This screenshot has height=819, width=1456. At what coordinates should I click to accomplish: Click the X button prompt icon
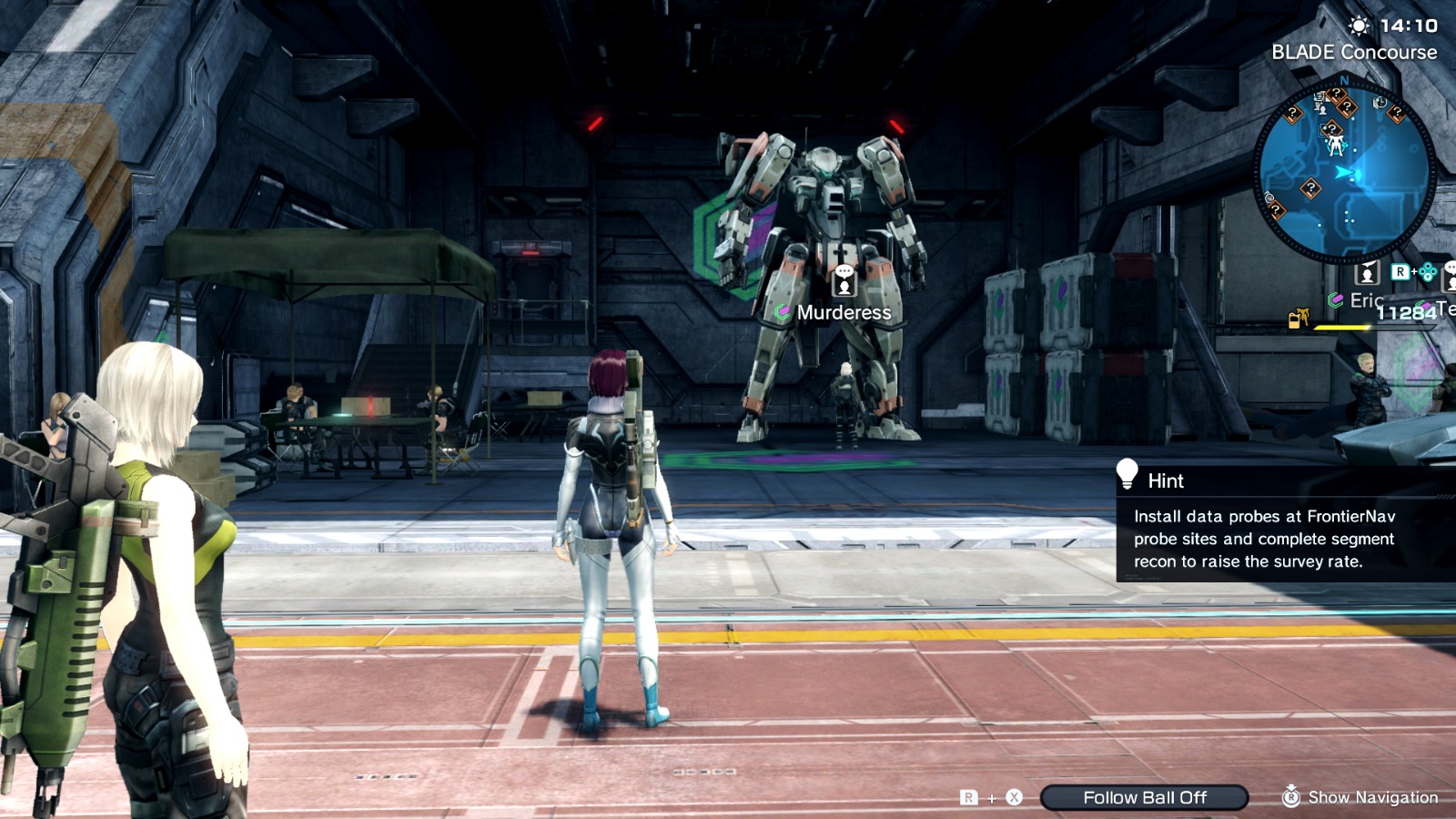click(1013, 797)
